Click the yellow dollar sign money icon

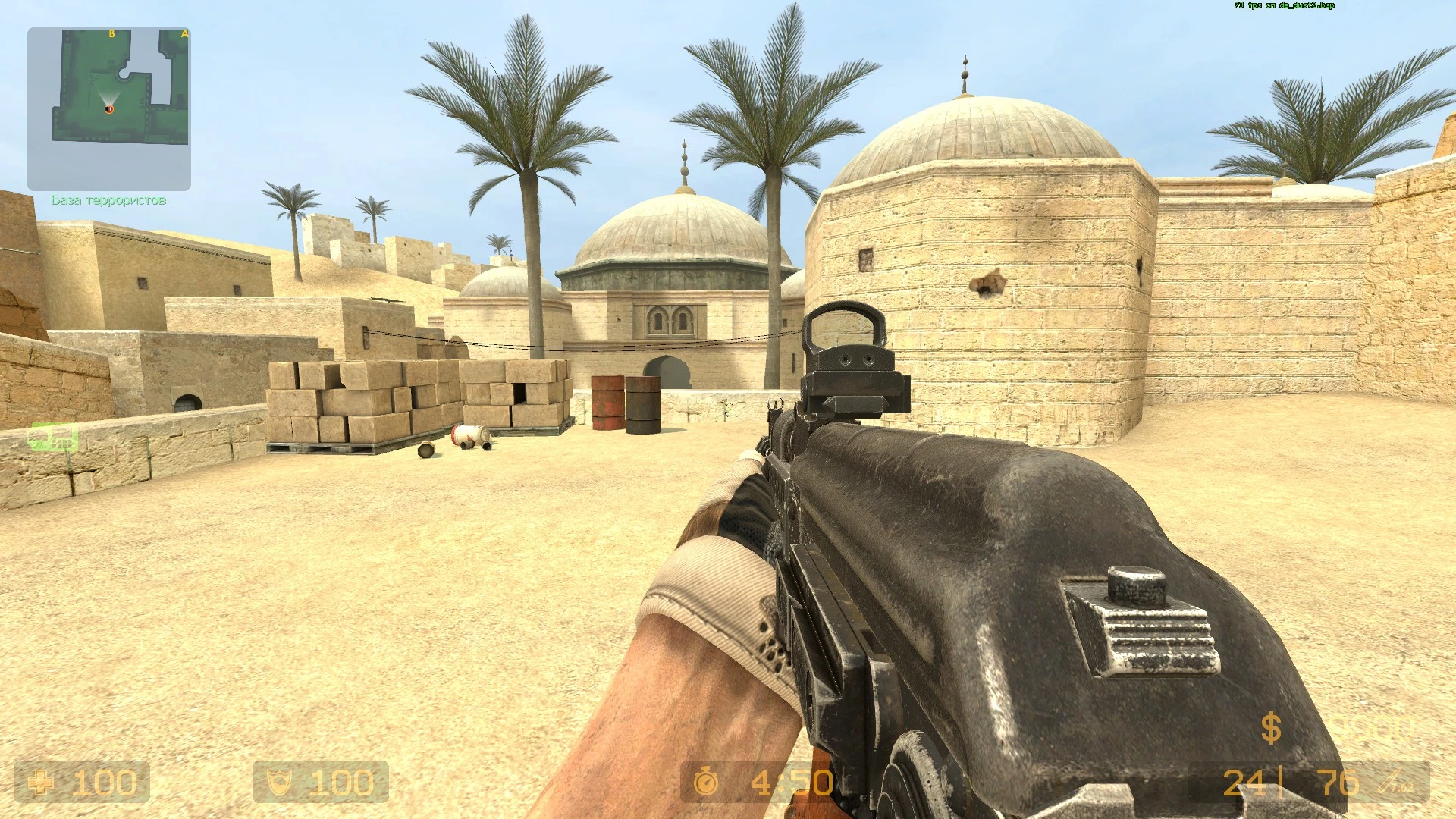coord(1272,730)
